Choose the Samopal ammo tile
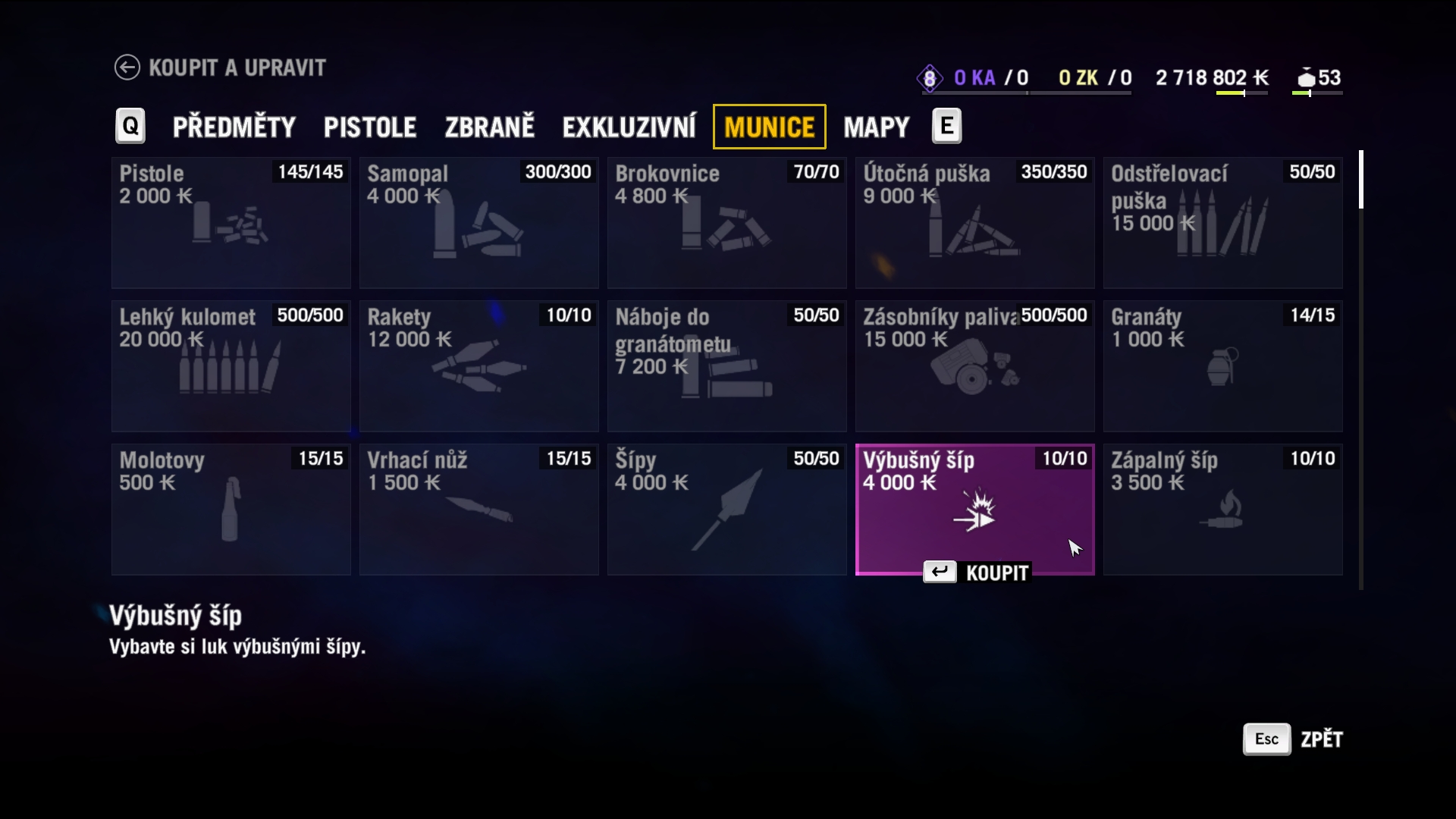1456x819 pixels. click(479, 222)
